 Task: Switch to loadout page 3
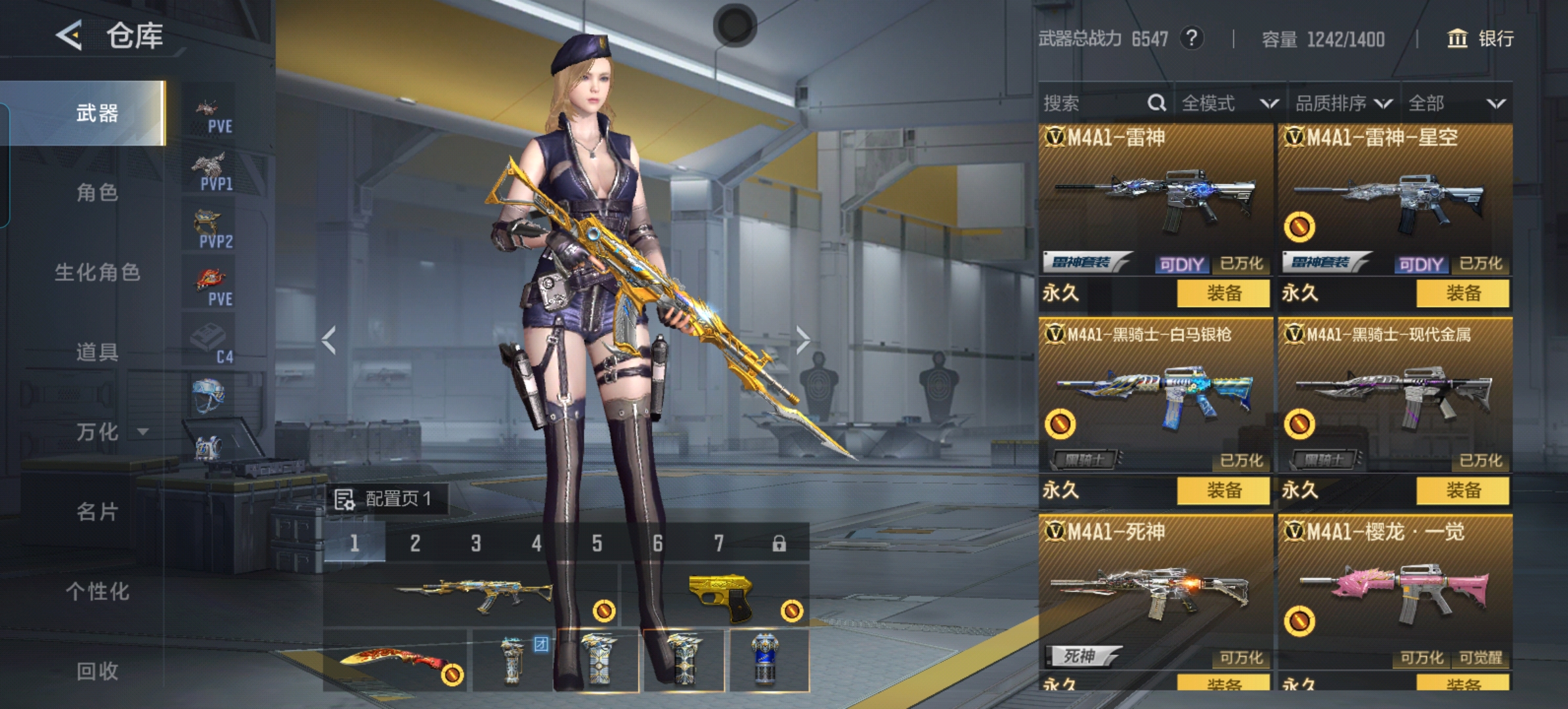475,544
